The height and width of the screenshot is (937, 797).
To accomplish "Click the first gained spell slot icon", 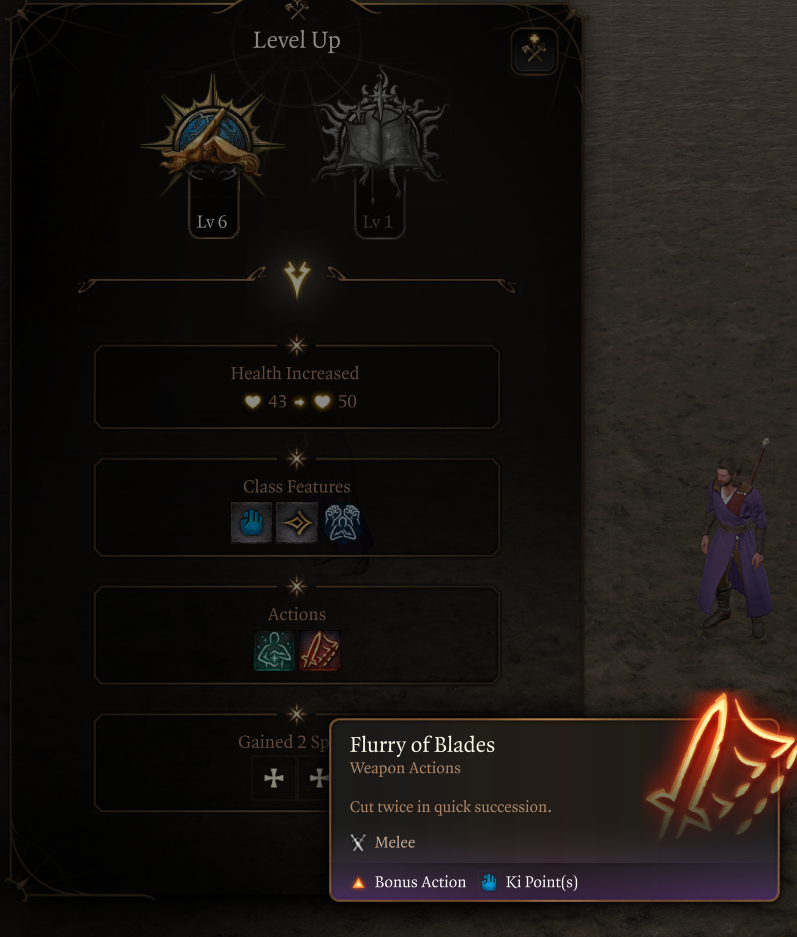I will [273, 778].
